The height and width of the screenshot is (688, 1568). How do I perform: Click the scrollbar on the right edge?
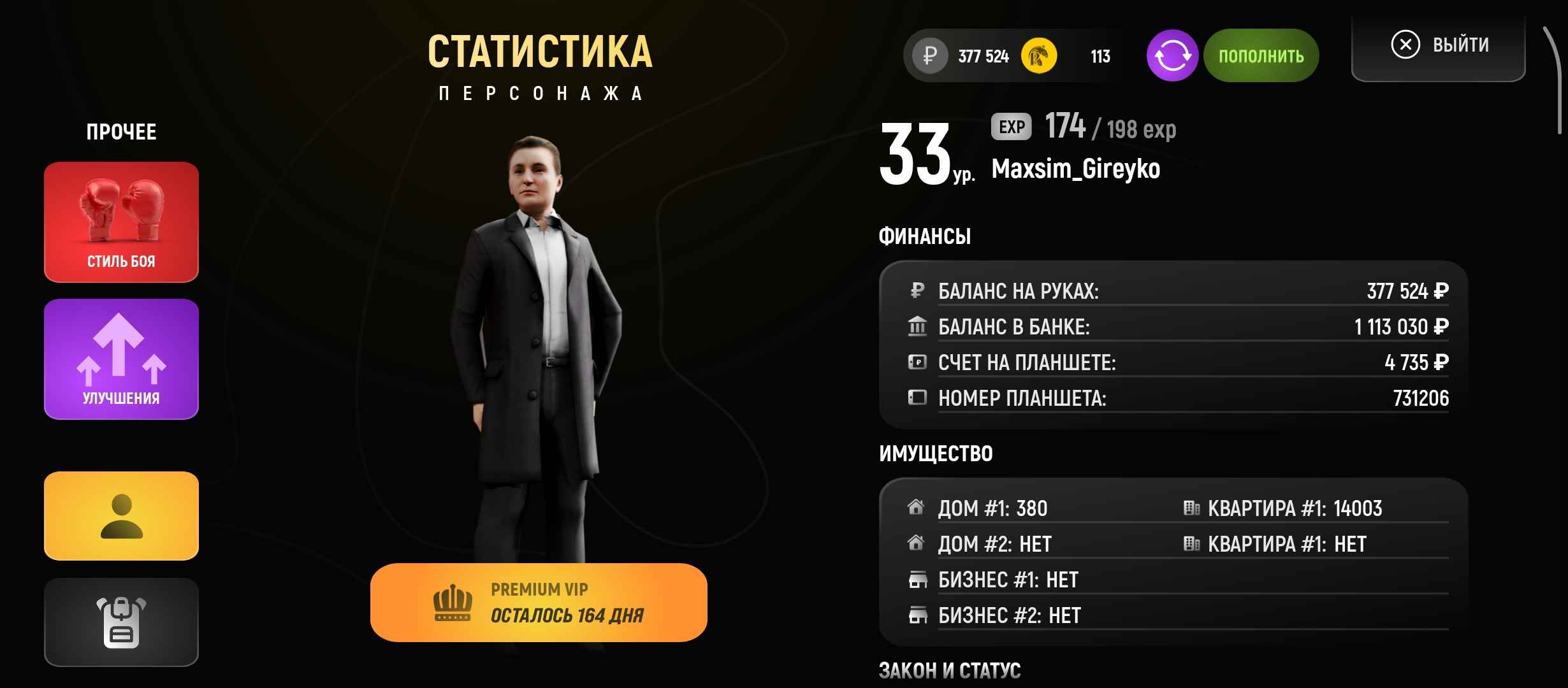(x=1556, y=80)
